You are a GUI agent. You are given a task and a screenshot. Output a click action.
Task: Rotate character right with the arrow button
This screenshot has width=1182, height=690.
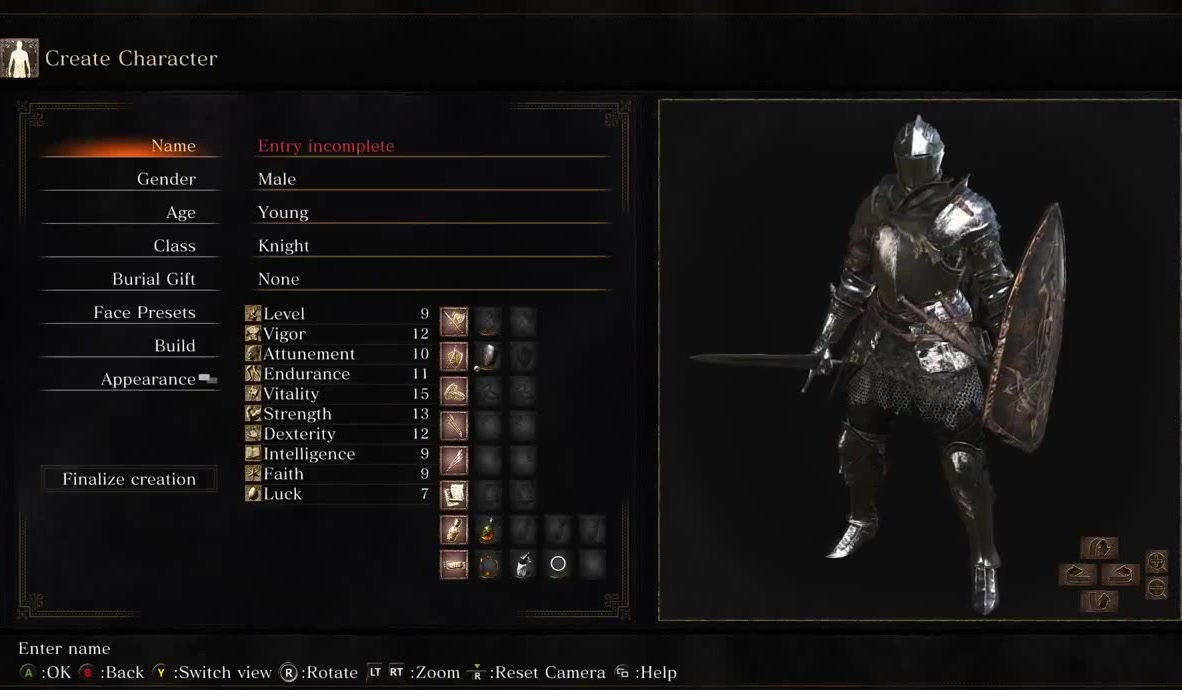click(1121, 575)
